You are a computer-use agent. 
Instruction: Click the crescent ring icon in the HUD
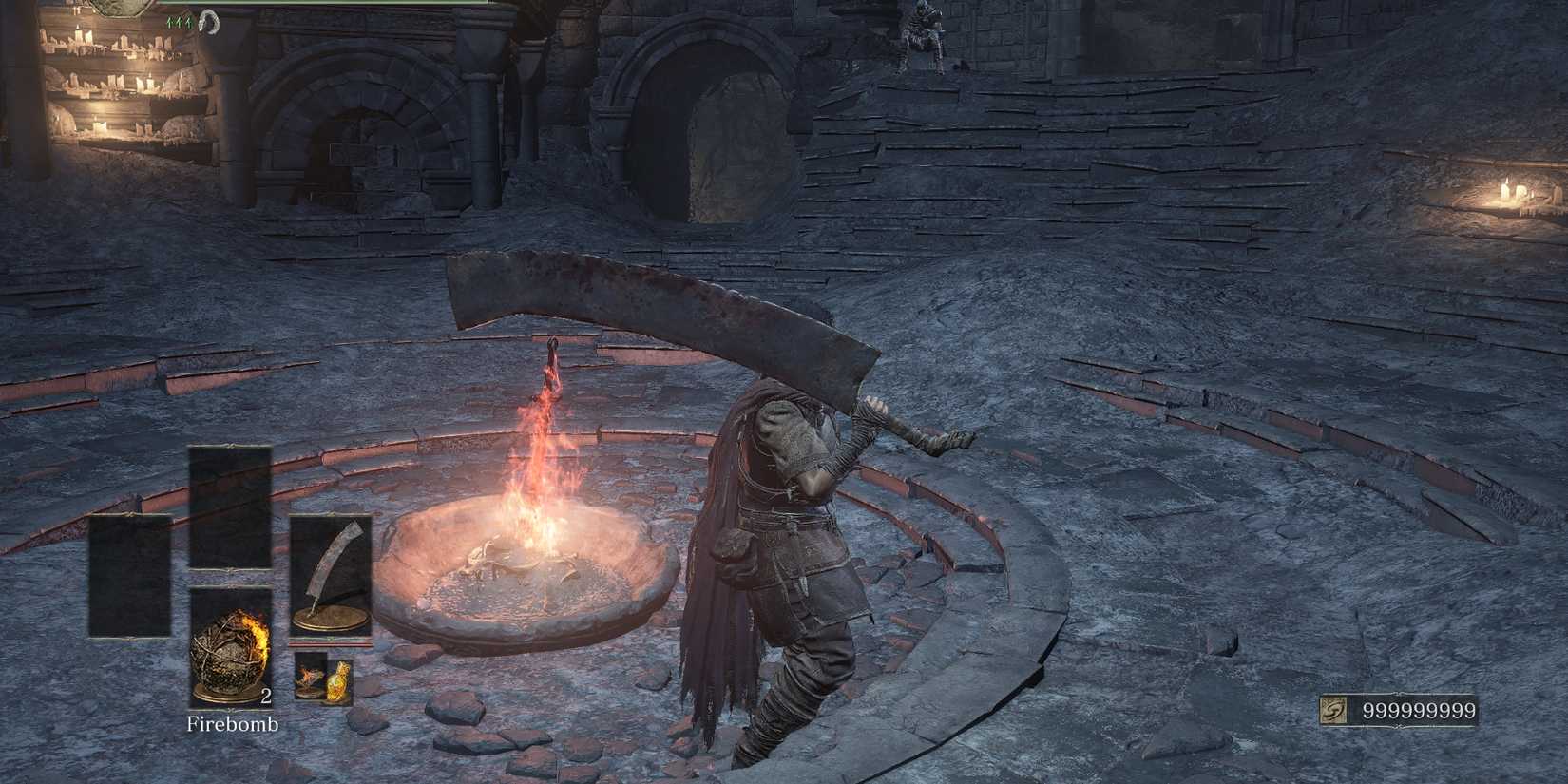click(x=207, y=24)
